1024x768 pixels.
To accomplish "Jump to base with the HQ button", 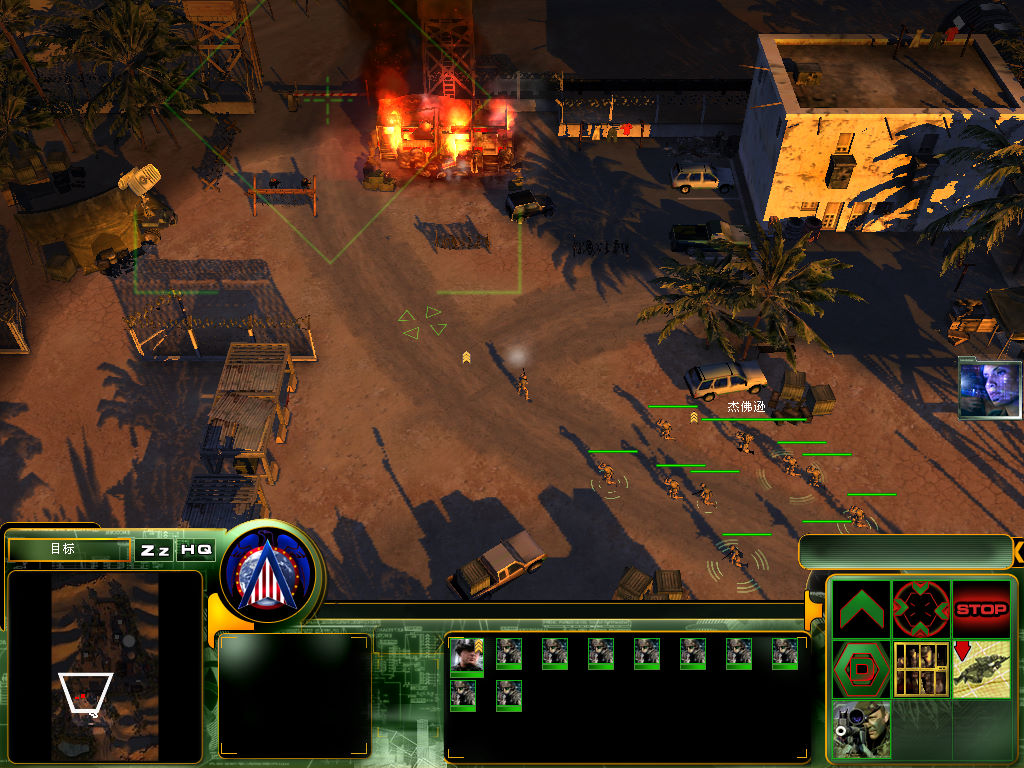I will click(196, 550).
